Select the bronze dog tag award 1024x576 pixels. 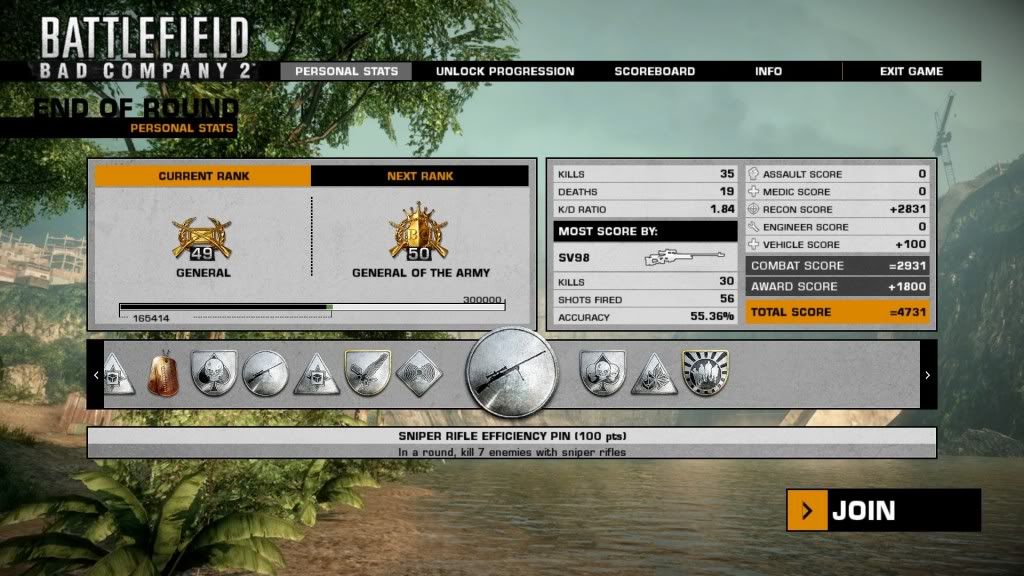coord(163,374)
